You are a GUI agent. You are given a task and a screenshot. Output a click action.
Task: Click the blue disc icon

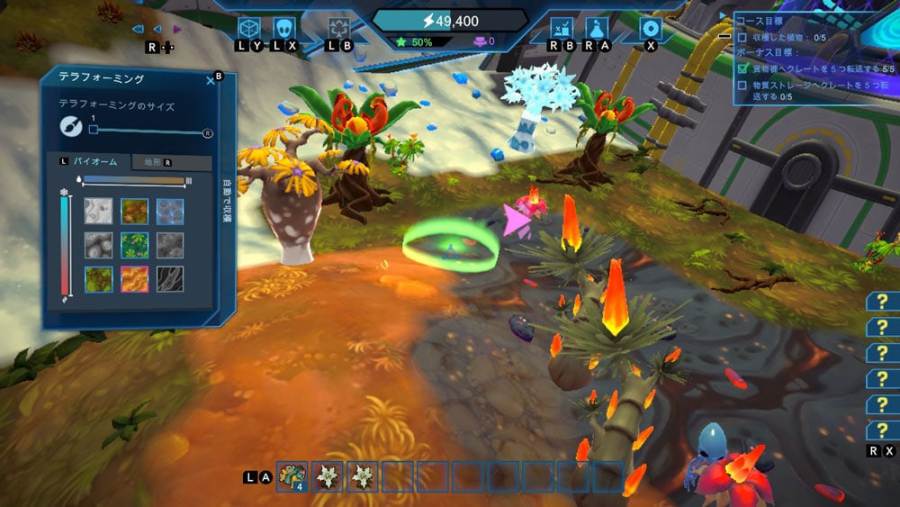tap(651, 27)
